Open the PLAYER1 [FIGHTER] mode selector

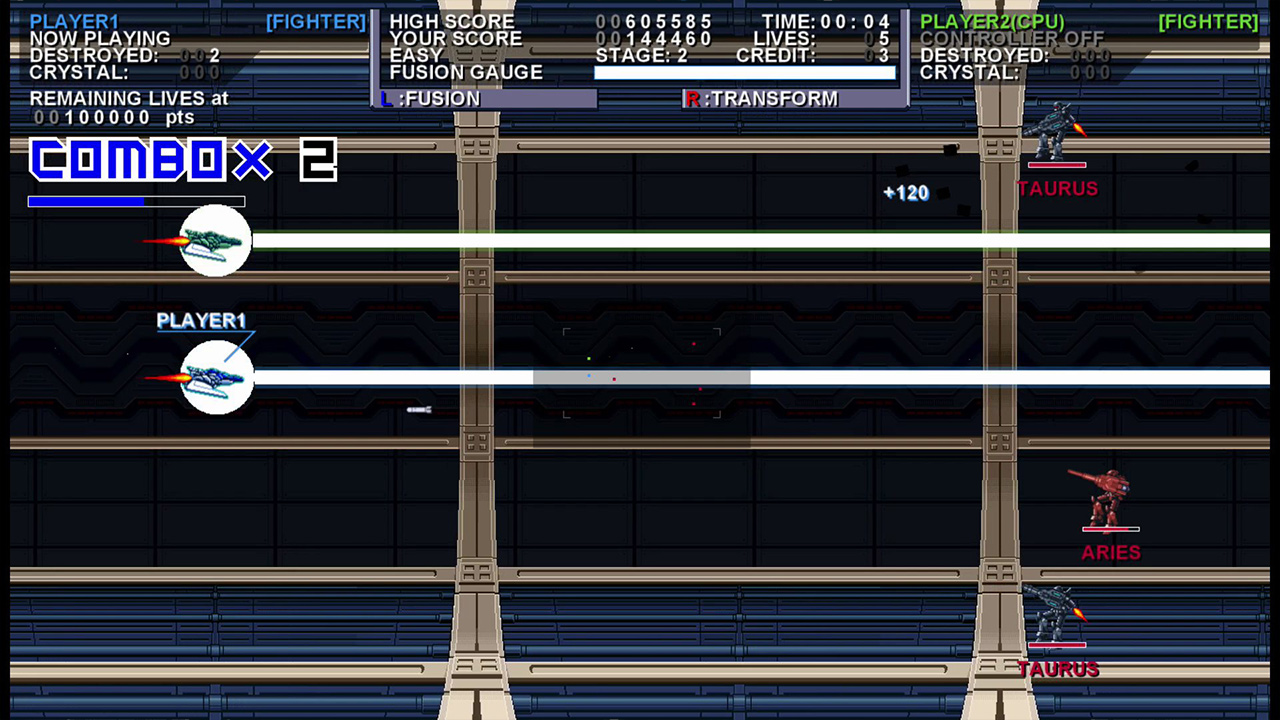[x=316, y=21]
